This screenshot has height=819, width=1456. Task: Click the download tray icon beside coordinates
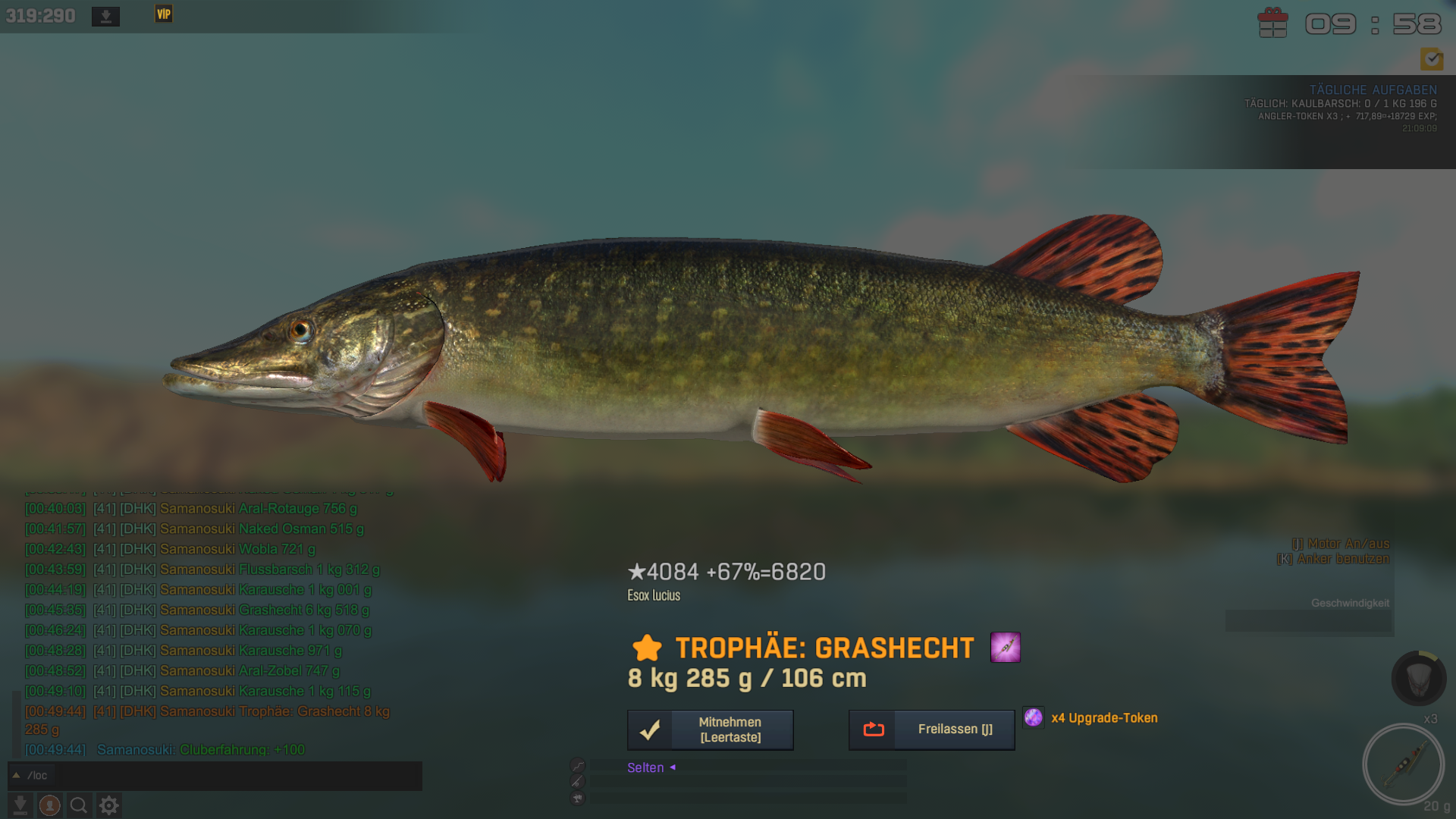[105, 16]
